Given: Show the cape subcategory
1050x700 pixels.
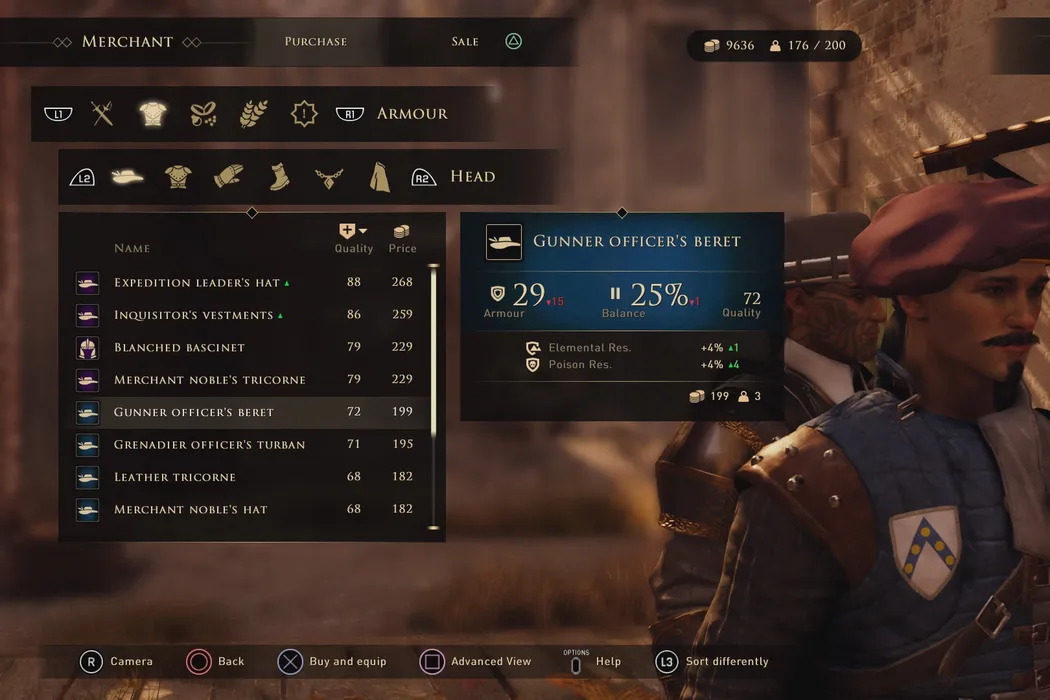Looking at the screenshot, I should tap(379, 177).
